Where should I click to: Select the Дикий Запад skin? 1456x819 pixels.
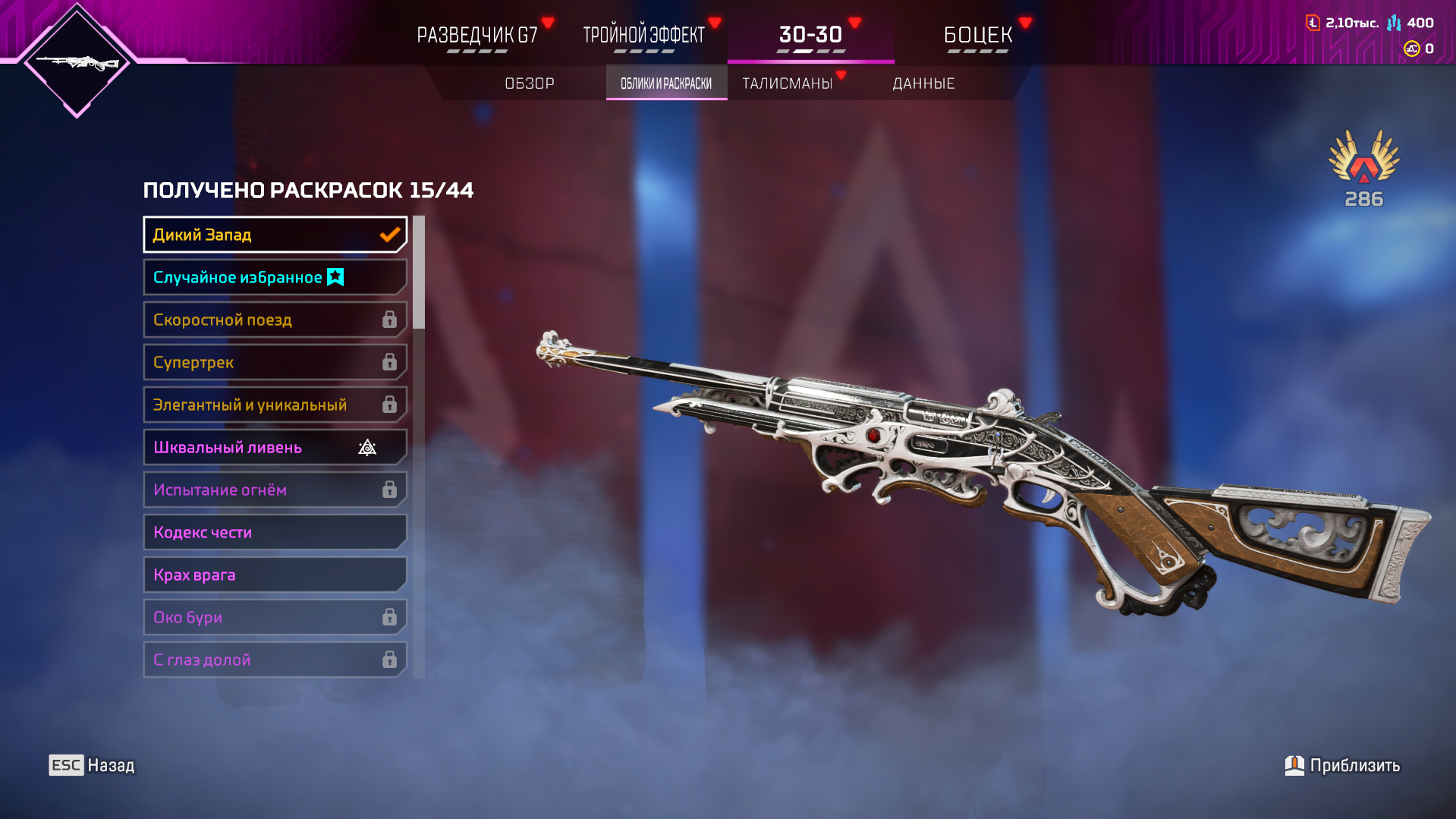pos(275,235)
